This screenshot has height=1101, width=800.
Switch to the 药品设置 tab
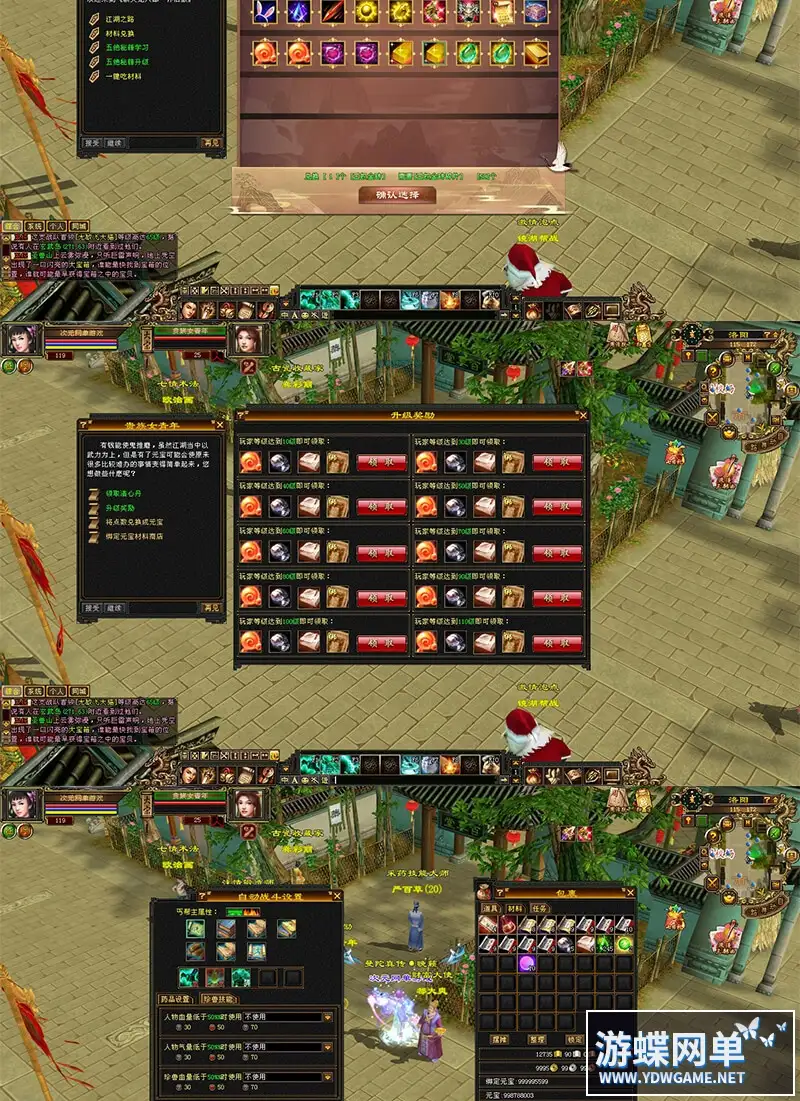[177, 999]
